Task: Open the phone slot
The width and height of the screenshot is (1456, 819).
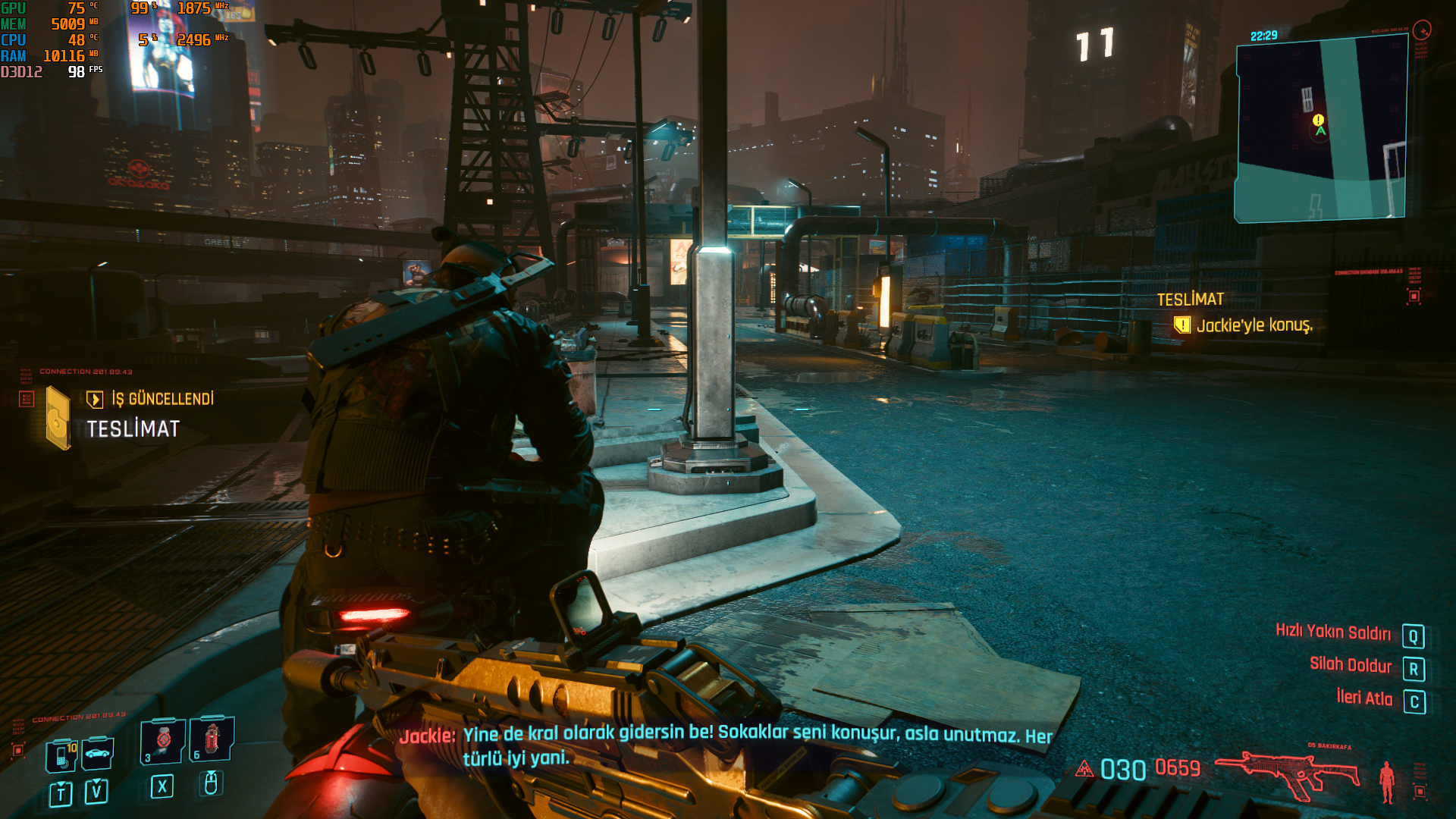Action: (x=62, y=755)
